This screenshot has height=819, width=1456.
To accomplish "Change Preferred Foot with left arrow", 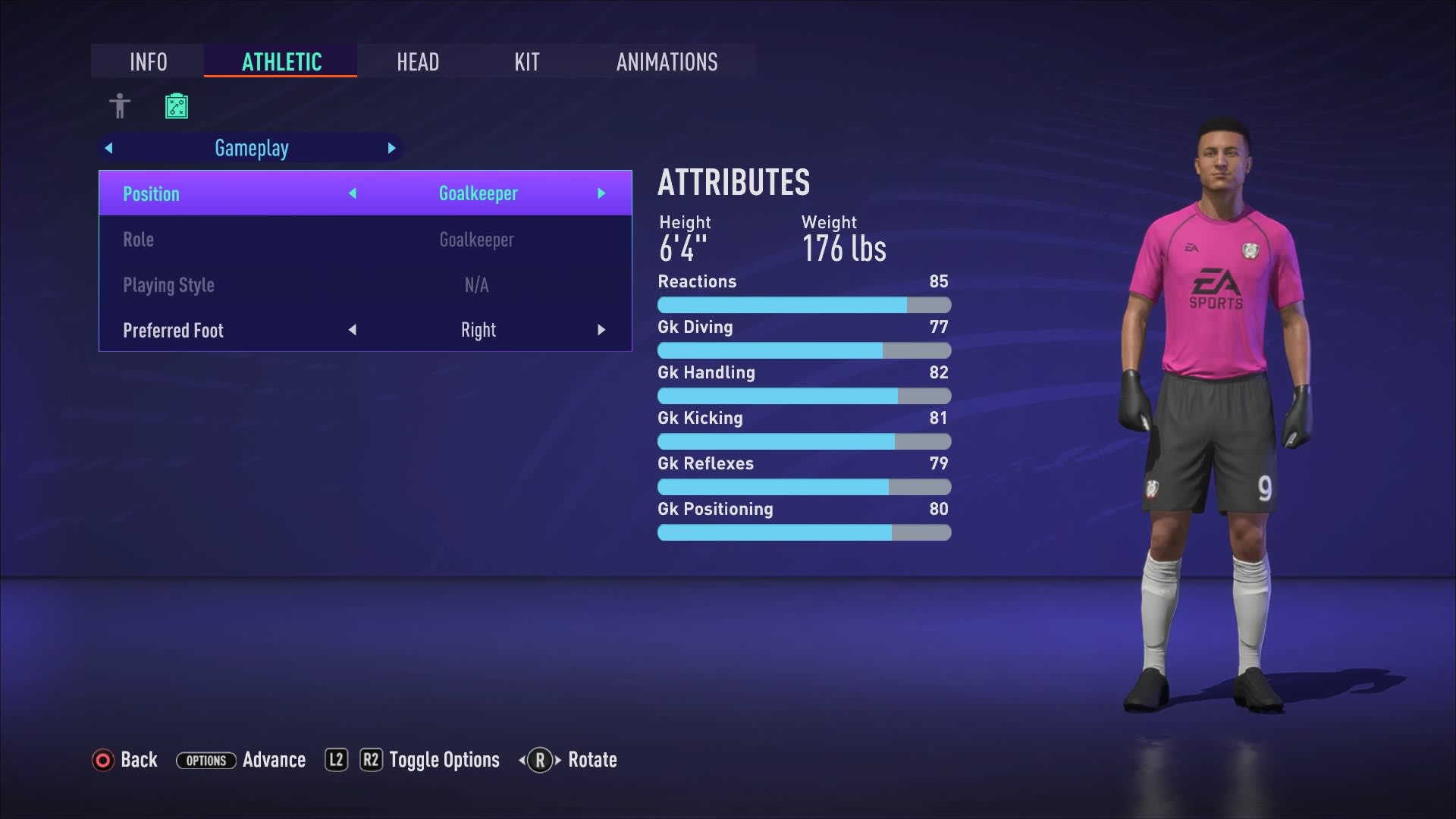I will (353, 331).
